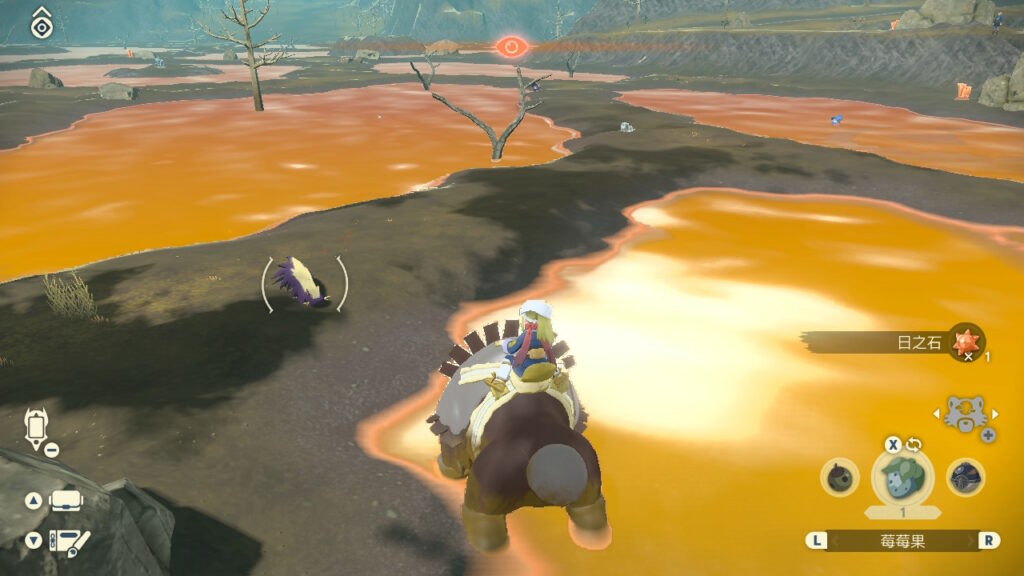The image size is (1024, 576).
Task: Select the dark blue ball item
Action: coord(965,477)
